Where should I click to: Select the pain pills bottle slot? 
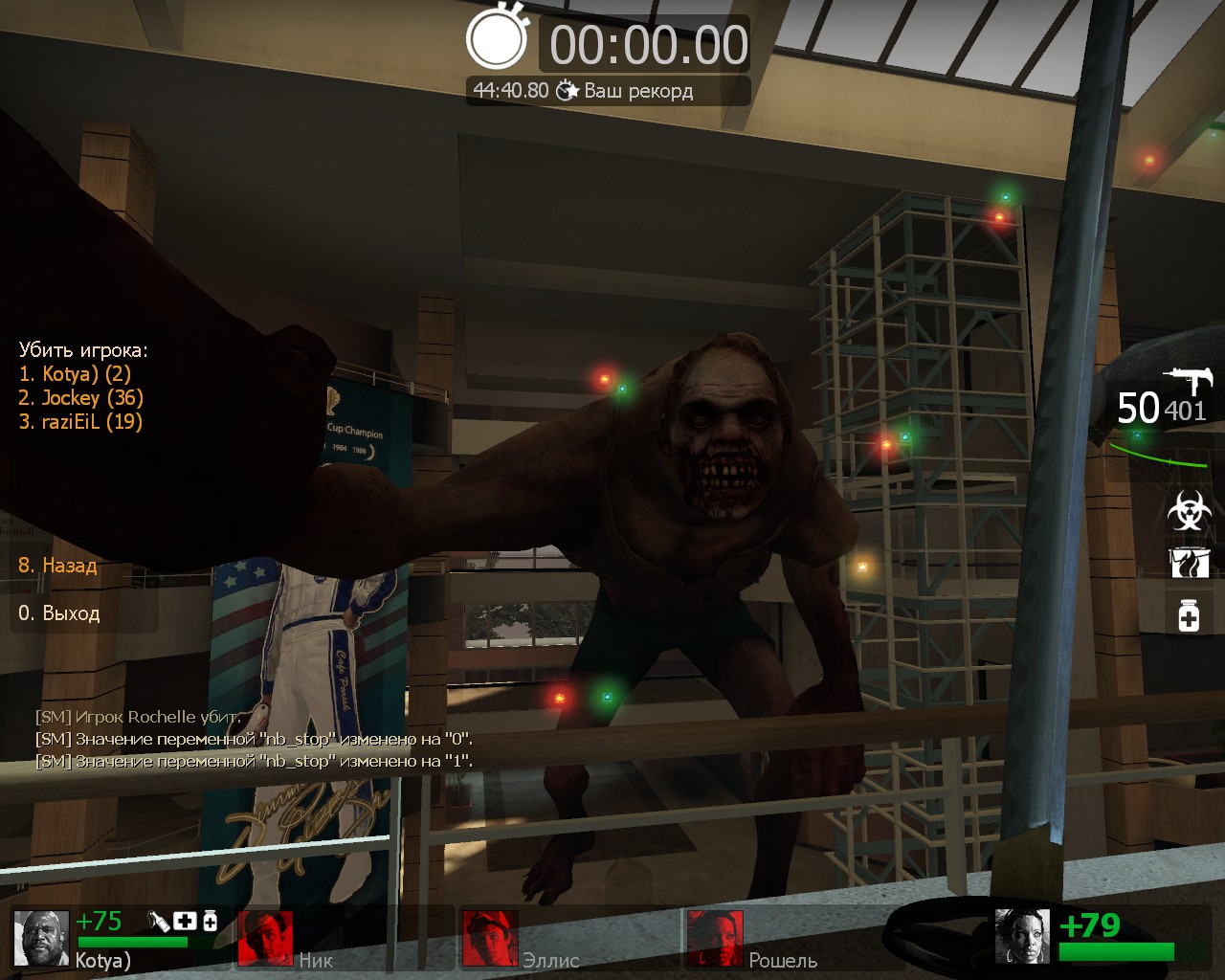[1189, 613]
